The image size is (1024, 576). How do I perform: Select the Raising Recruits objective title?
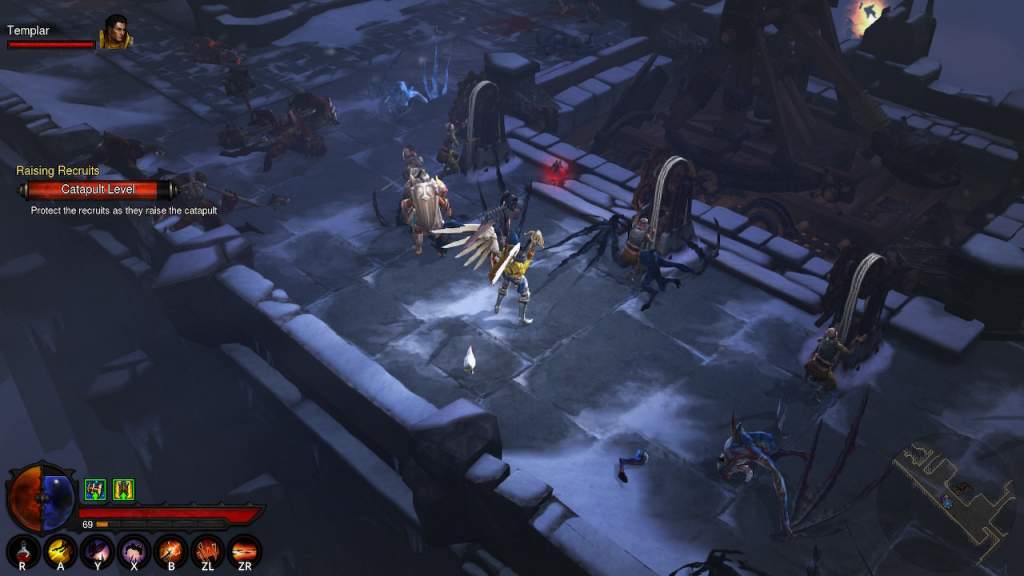point(58,171)
